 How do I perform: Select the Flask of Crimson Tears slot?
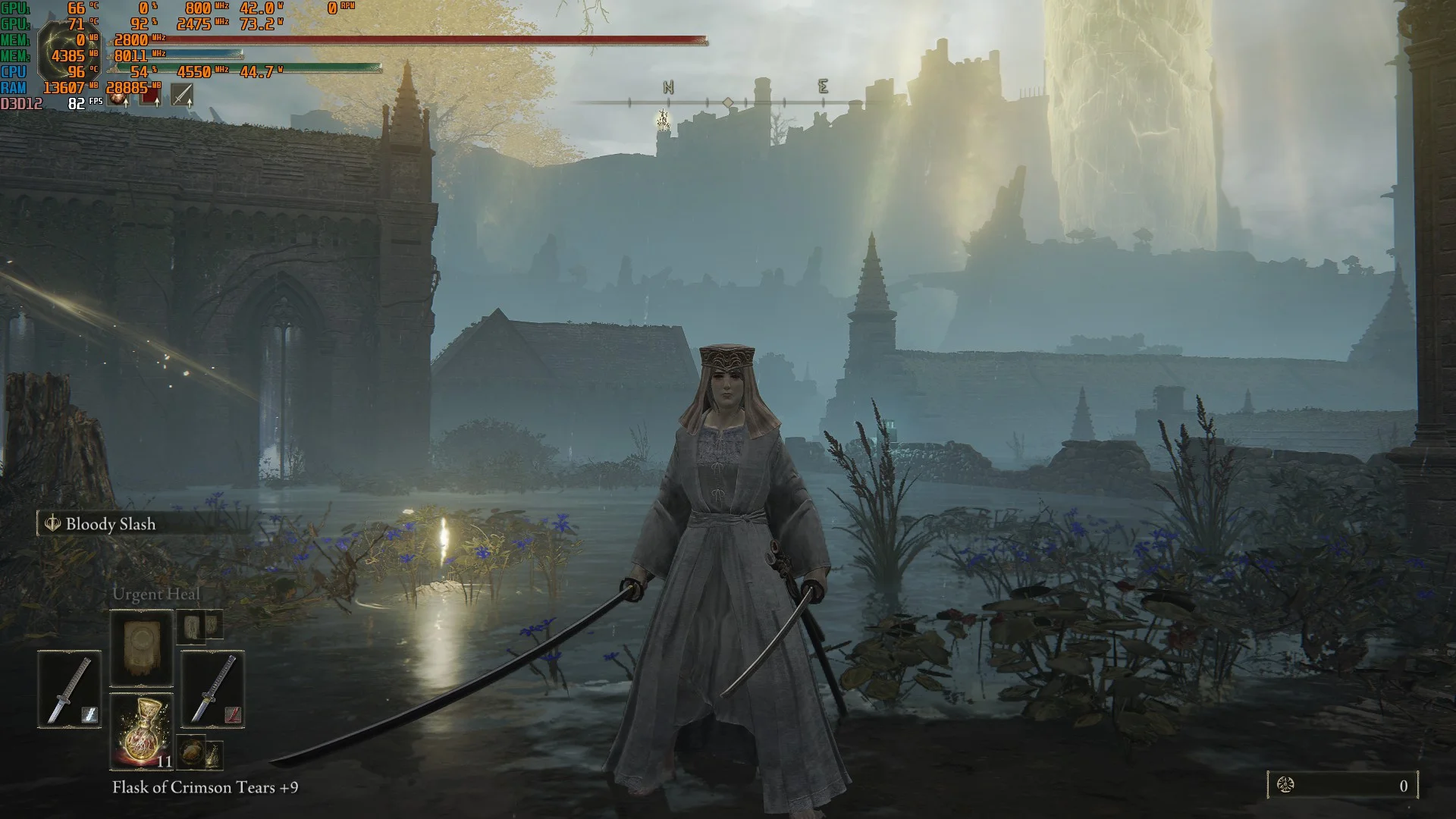click(x=142, y=731)
